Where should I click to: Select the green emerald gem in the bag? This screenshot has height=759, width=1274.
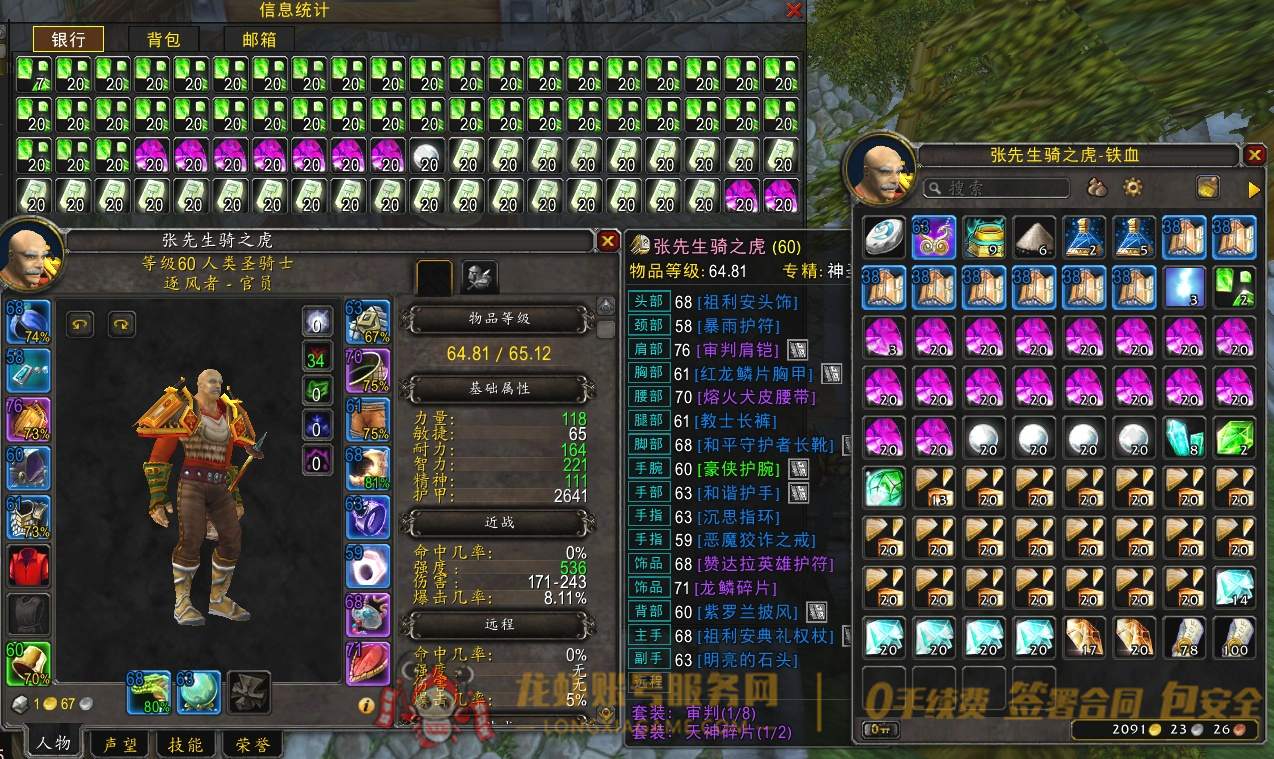pyautogui.click(x=1235, y=438)
